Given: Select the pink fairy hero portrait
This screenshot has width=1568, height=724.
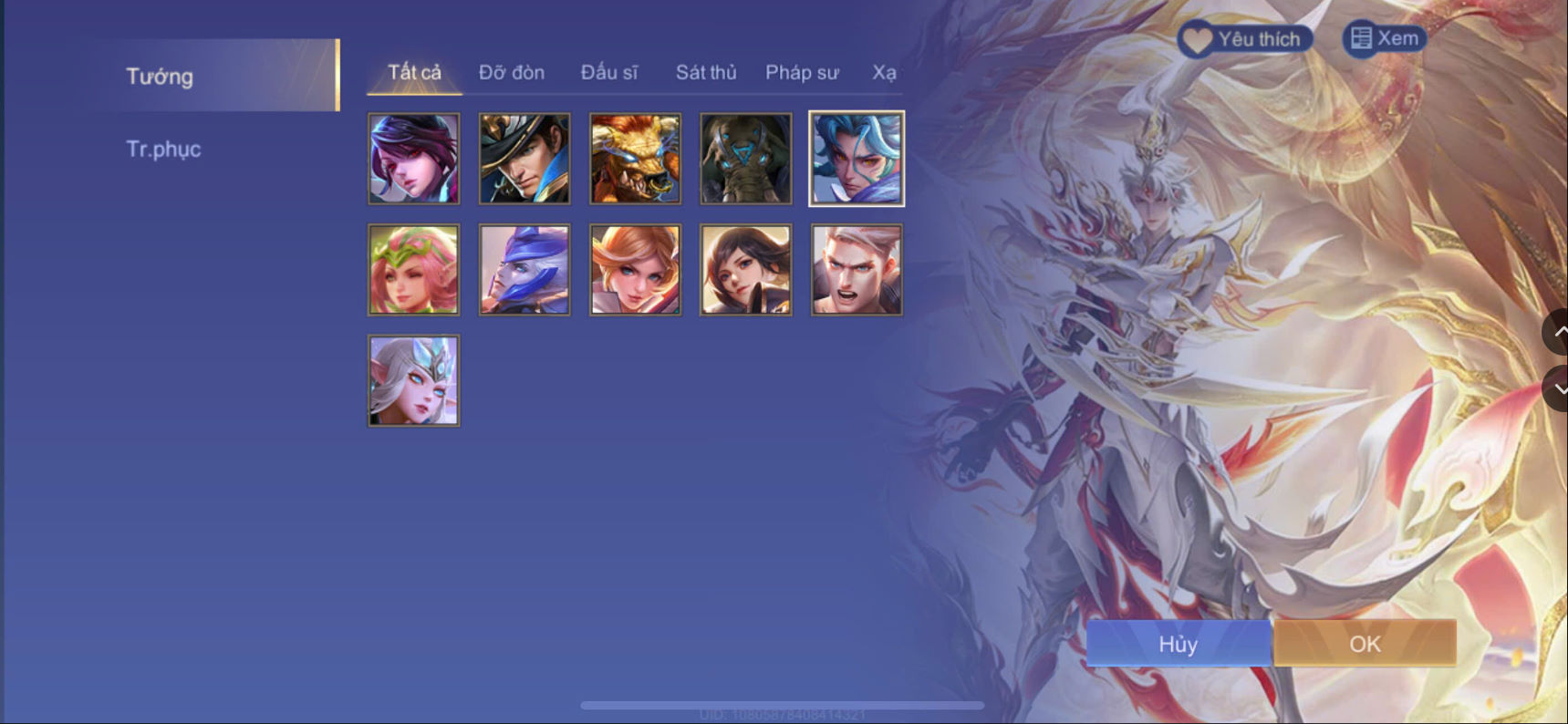Looking at the screenshot, I should tap(413, 268).
